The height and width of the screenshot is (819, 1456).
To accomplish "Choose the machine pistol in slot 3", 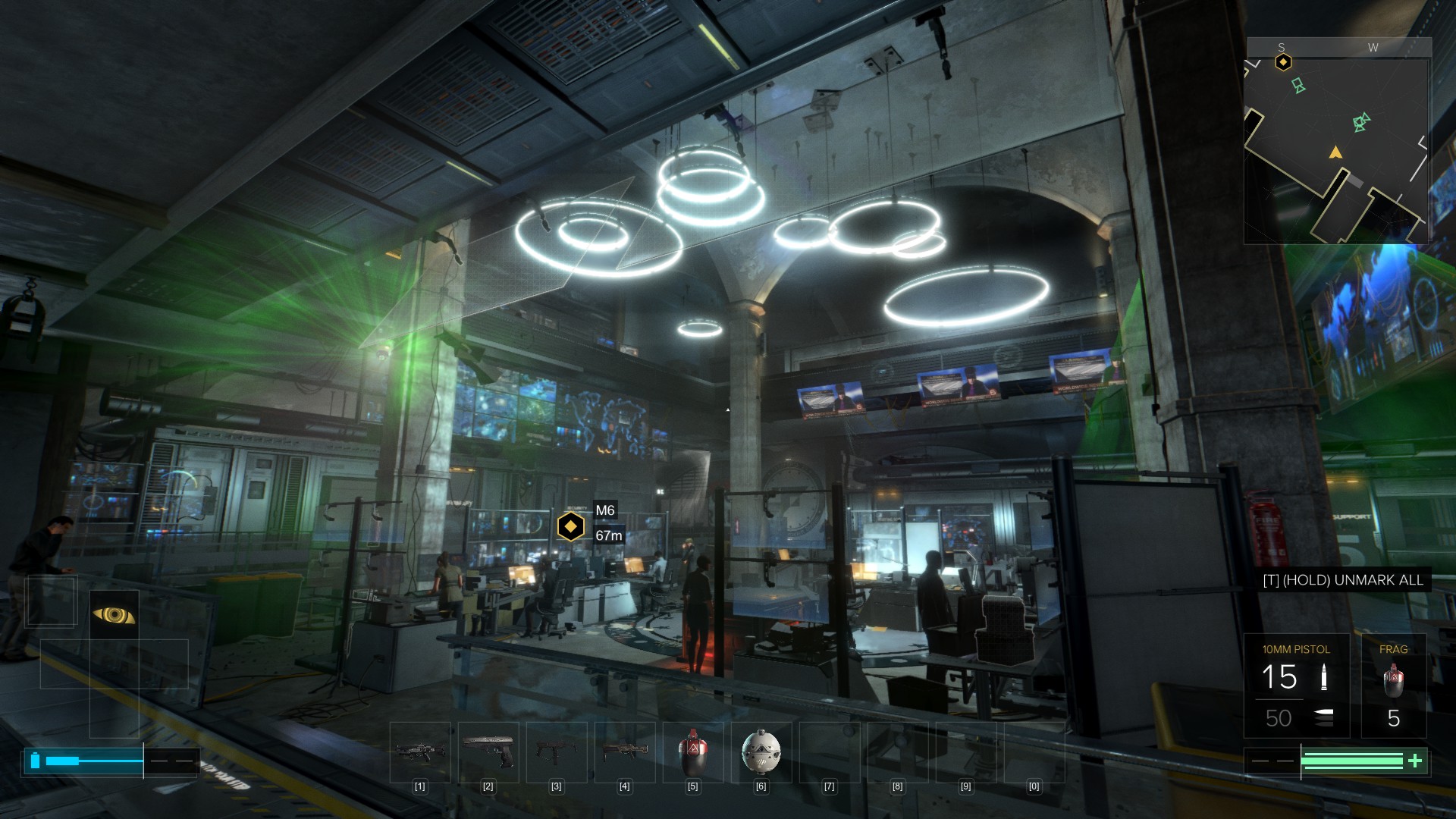I will (x=556, y=752).
